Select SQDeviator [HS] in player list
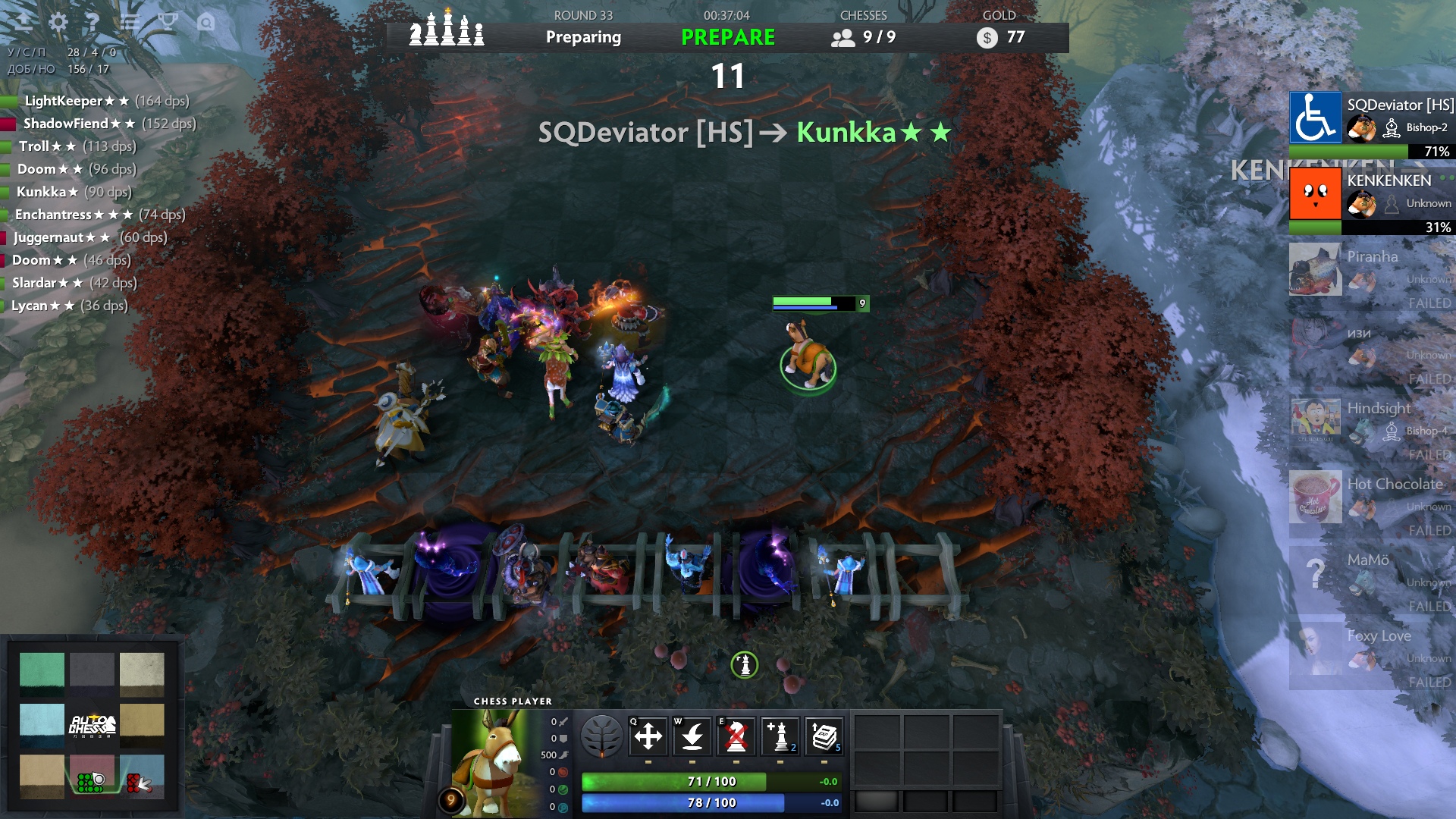Viewport: 1456px width, 819px height. [1371, 118]
